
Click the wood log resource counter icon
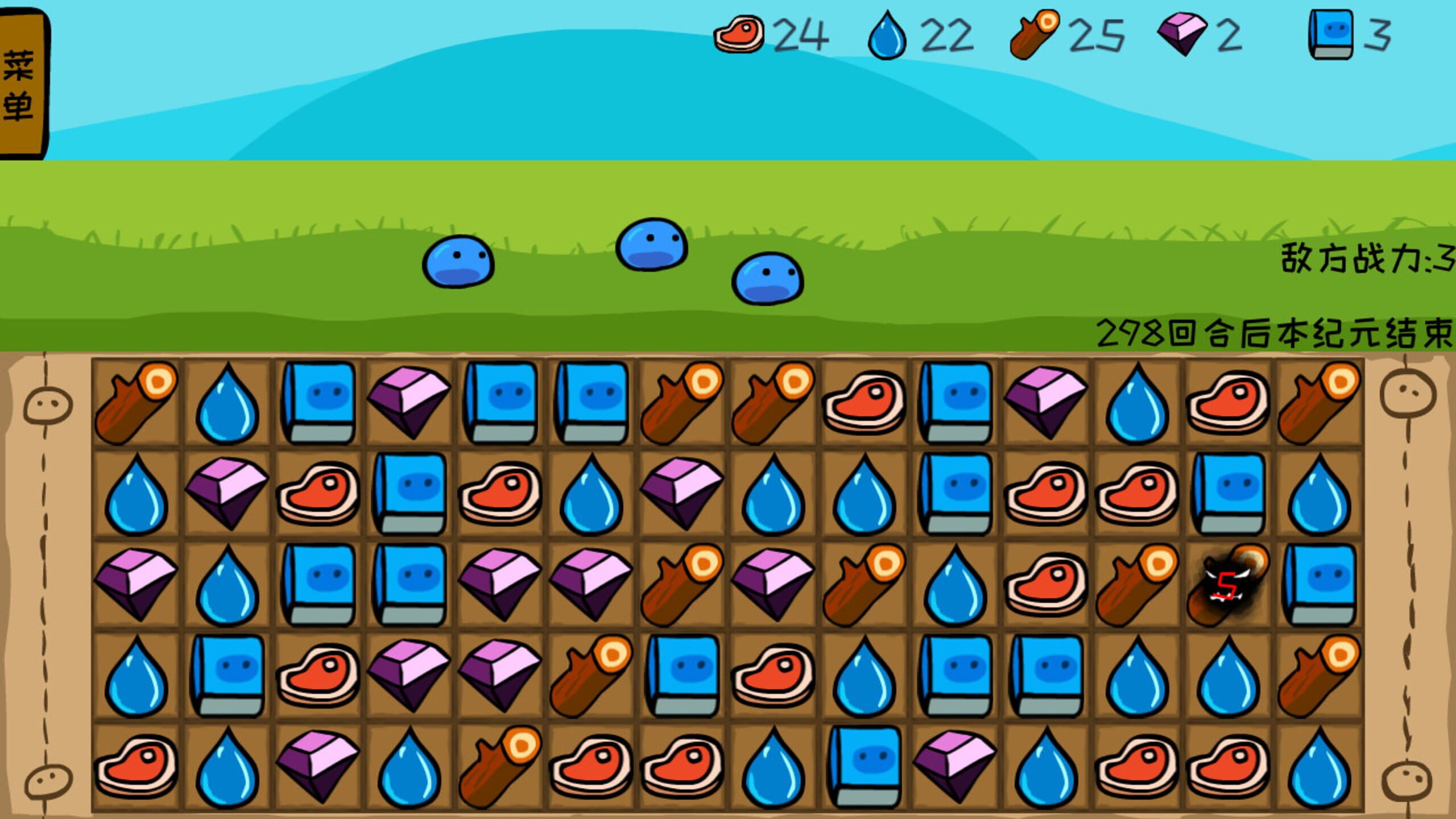click(x=1036, y=35)
